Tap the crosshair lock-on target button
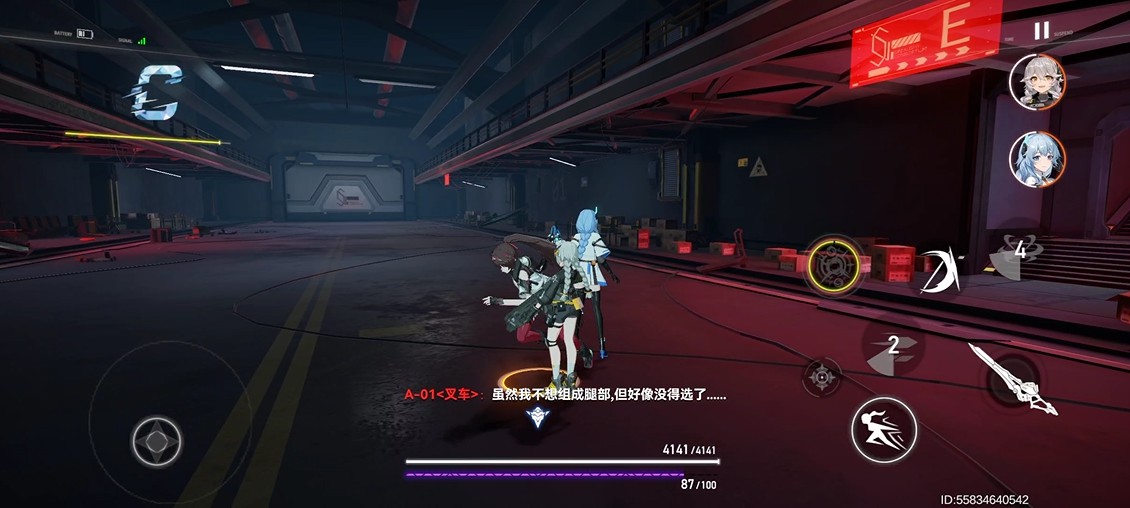This screenshot has width=1130, height=508. (822, 376)
